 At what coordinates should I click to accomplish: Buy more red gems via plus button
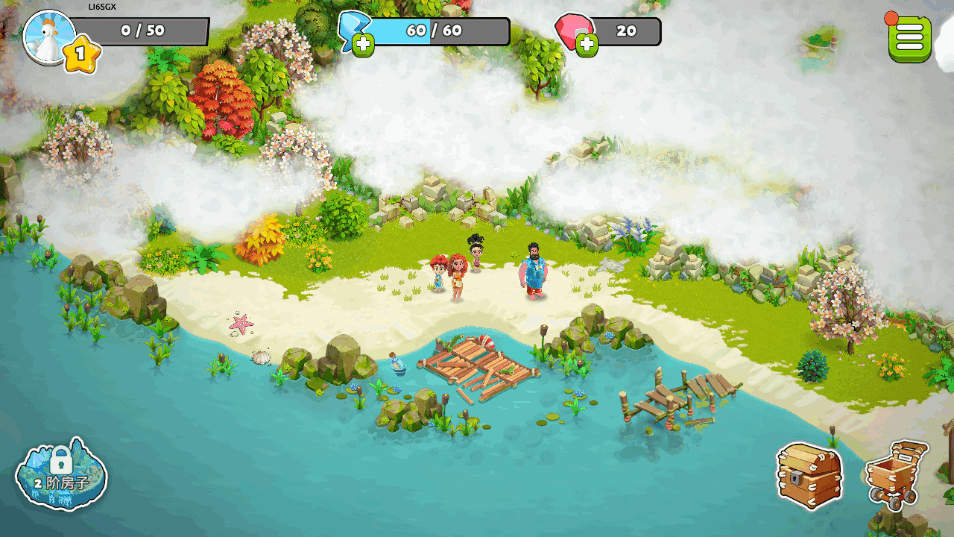tap(586, 44)
